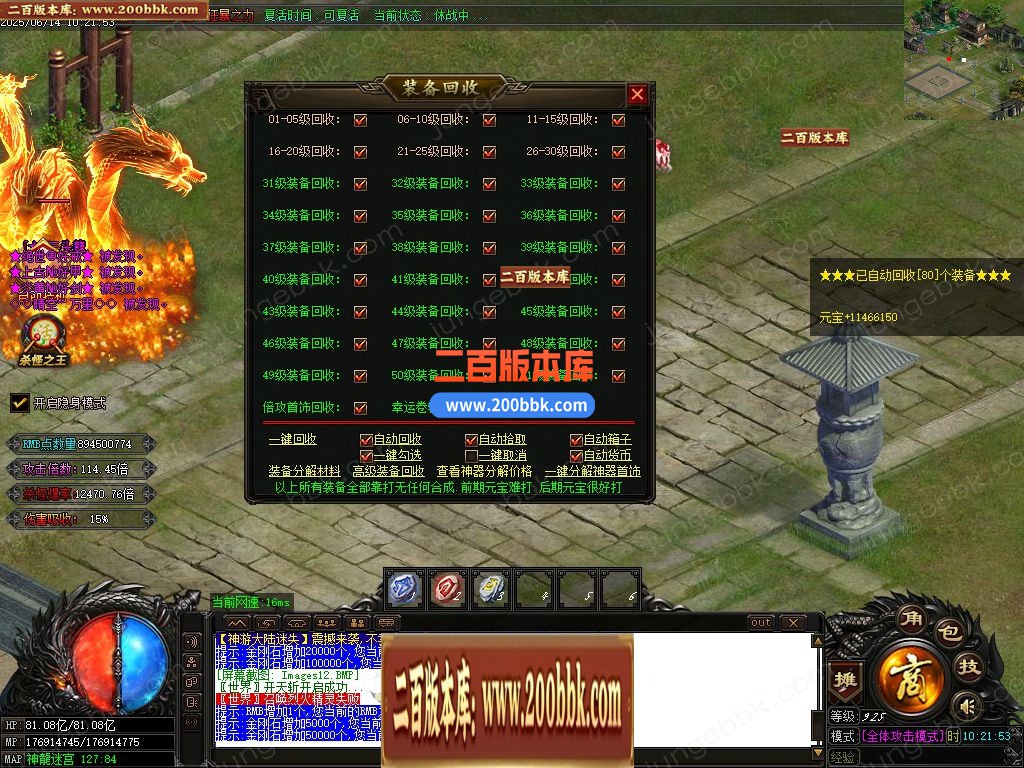
Task: Toggle the 01-05级回收 checkbox
Action: (360, 120)
